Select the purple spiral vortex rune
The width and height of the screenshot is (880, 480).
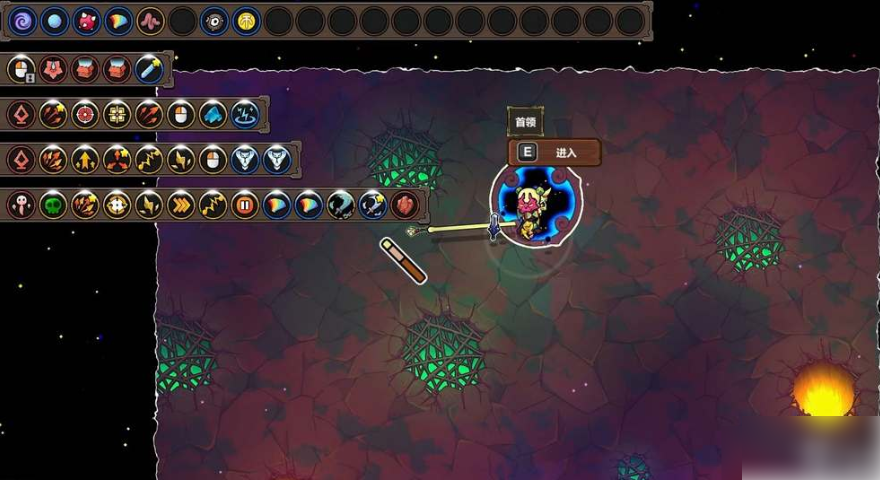coord(23,20)
